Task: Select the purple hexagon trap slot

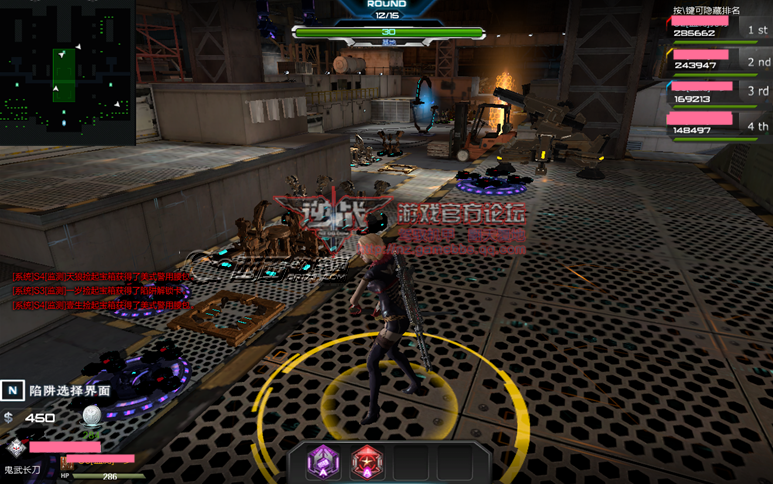Action: coord(323,462)
